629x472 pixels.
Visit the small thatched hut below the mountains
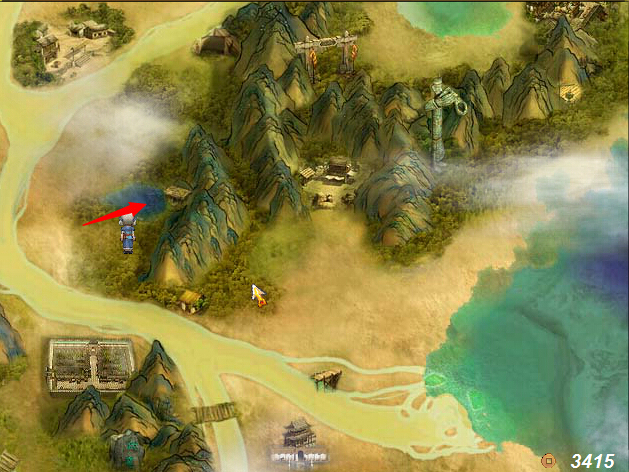click(190, 298)
